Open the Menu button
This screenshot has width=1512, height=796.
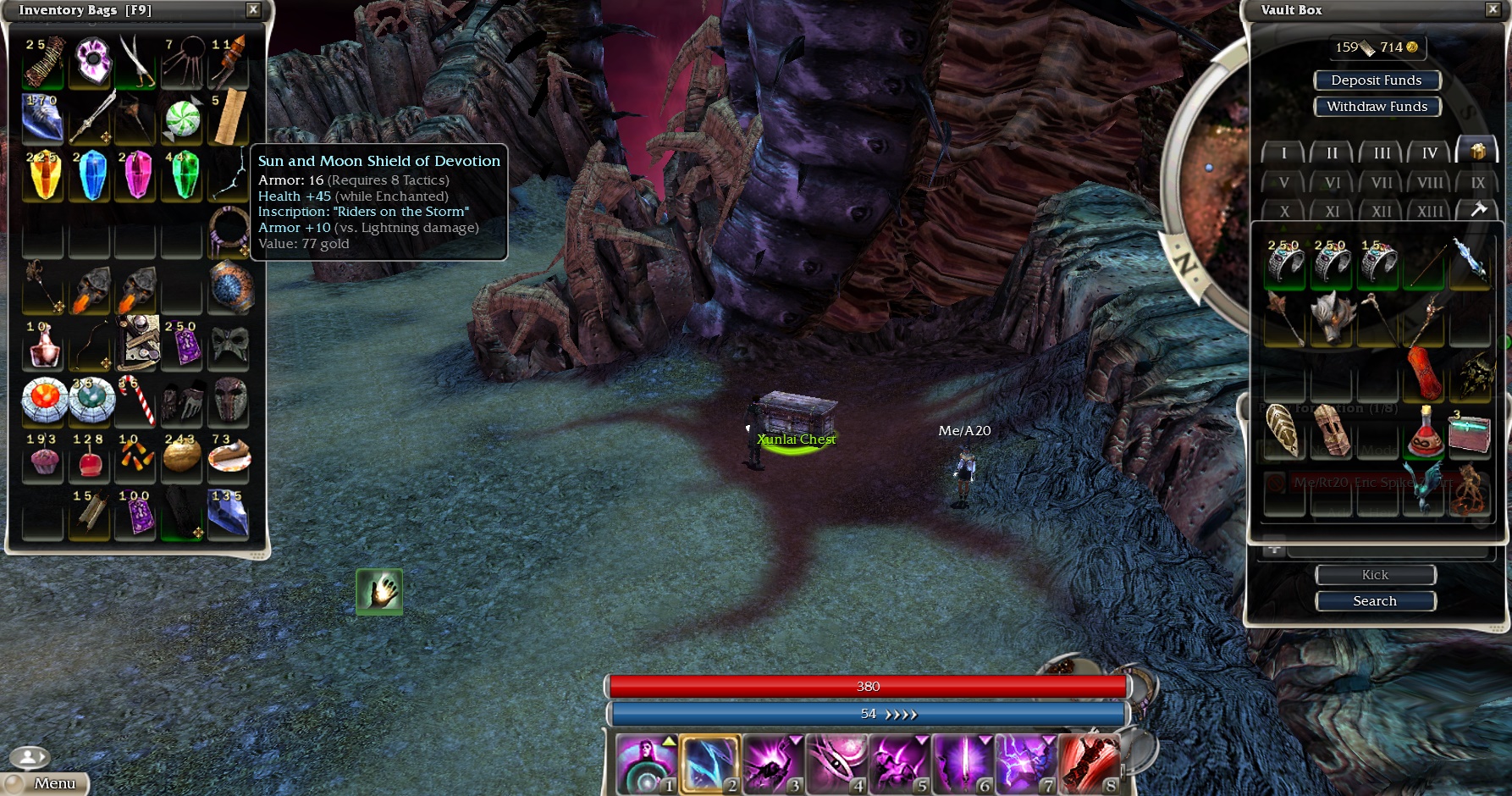click(x=47, y=783)
